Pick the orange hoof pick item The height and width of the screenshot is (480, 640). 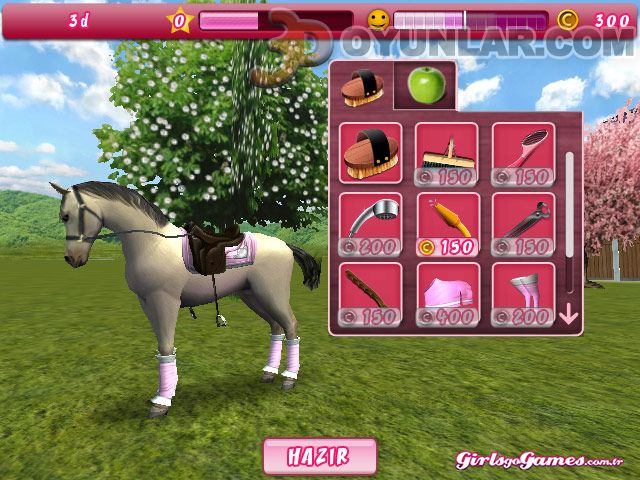(447, 222)
